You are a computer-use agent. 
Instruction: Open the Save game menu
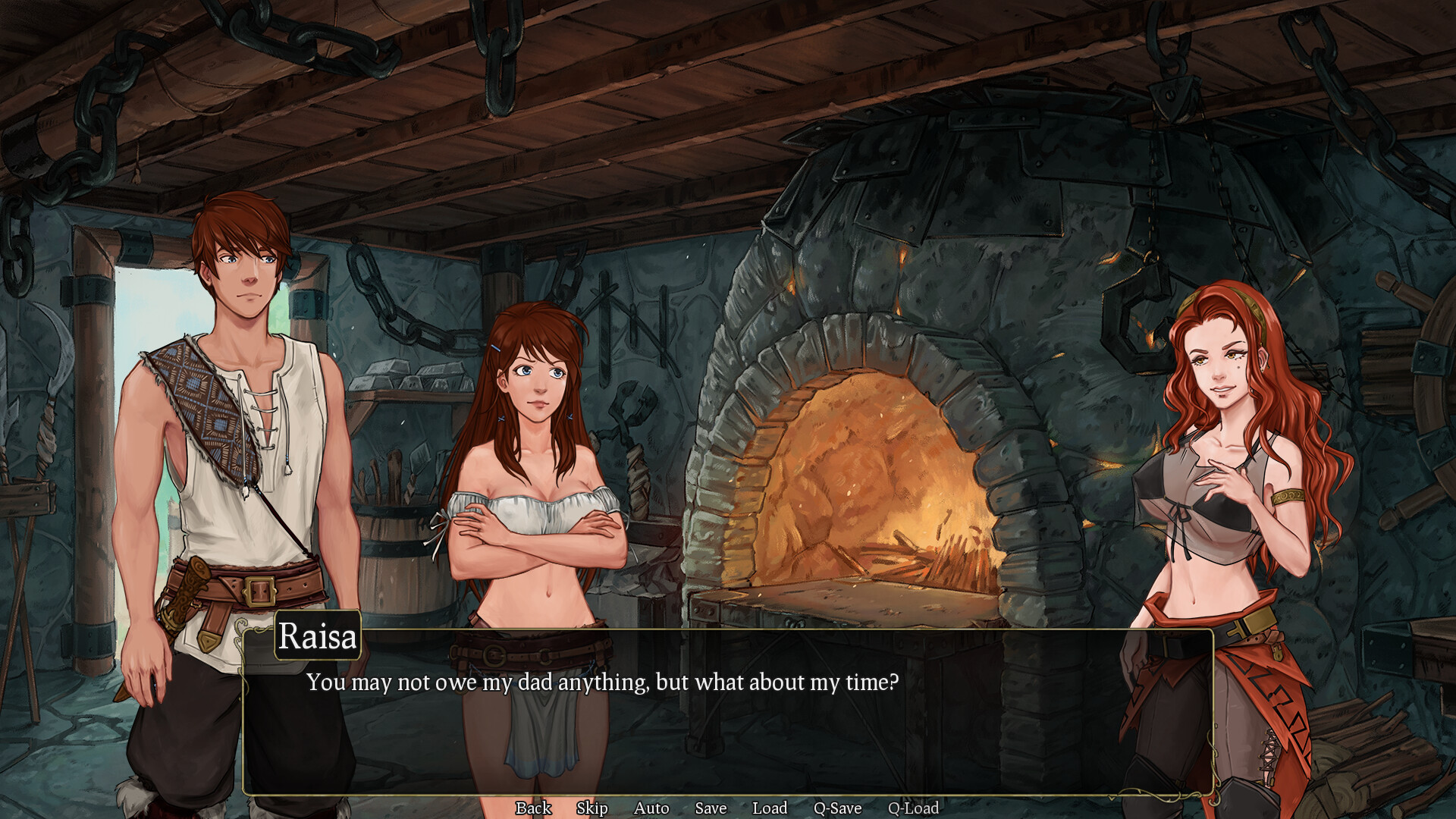(711, 808)
